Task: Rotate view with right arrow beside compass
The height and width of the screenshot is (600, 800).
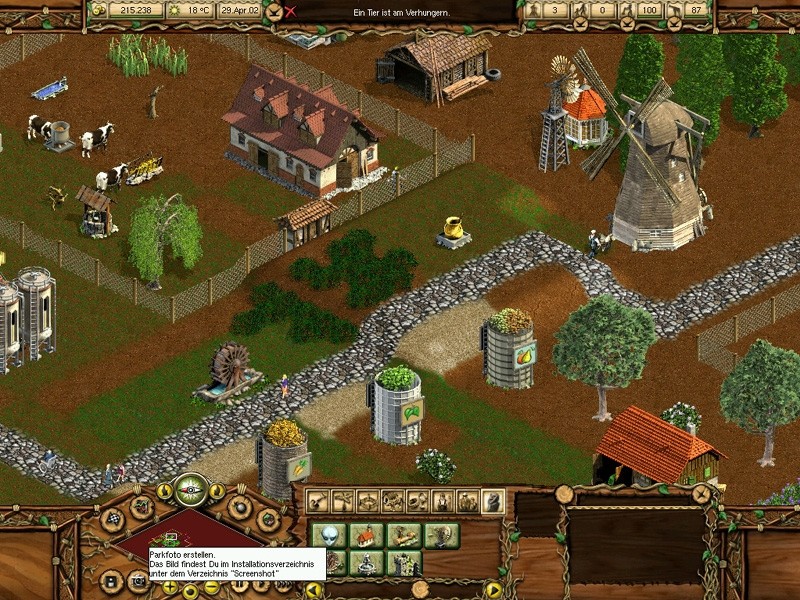Action: coord(217,491)
